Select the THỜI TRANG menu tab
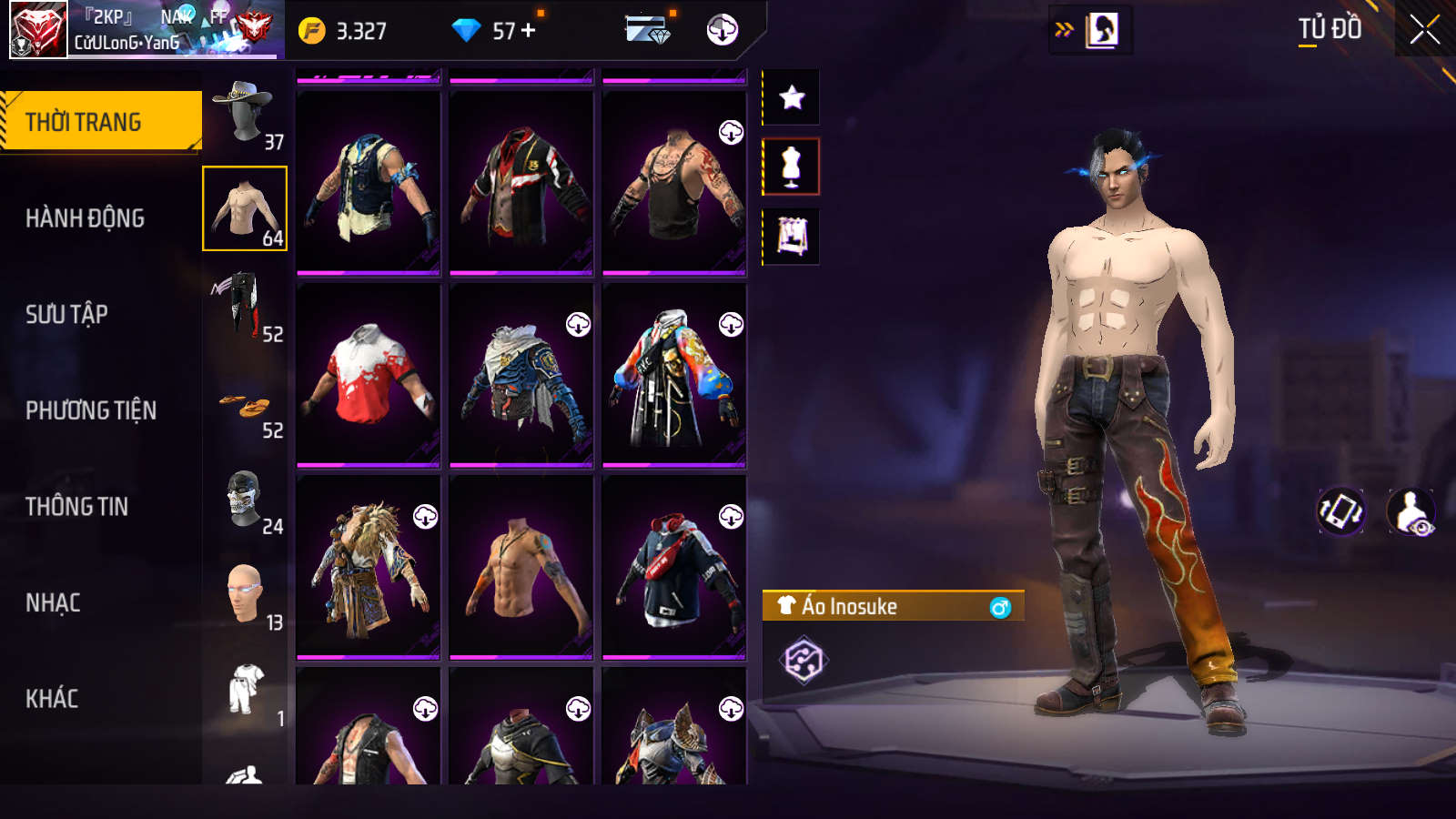 tap(101, 121)
